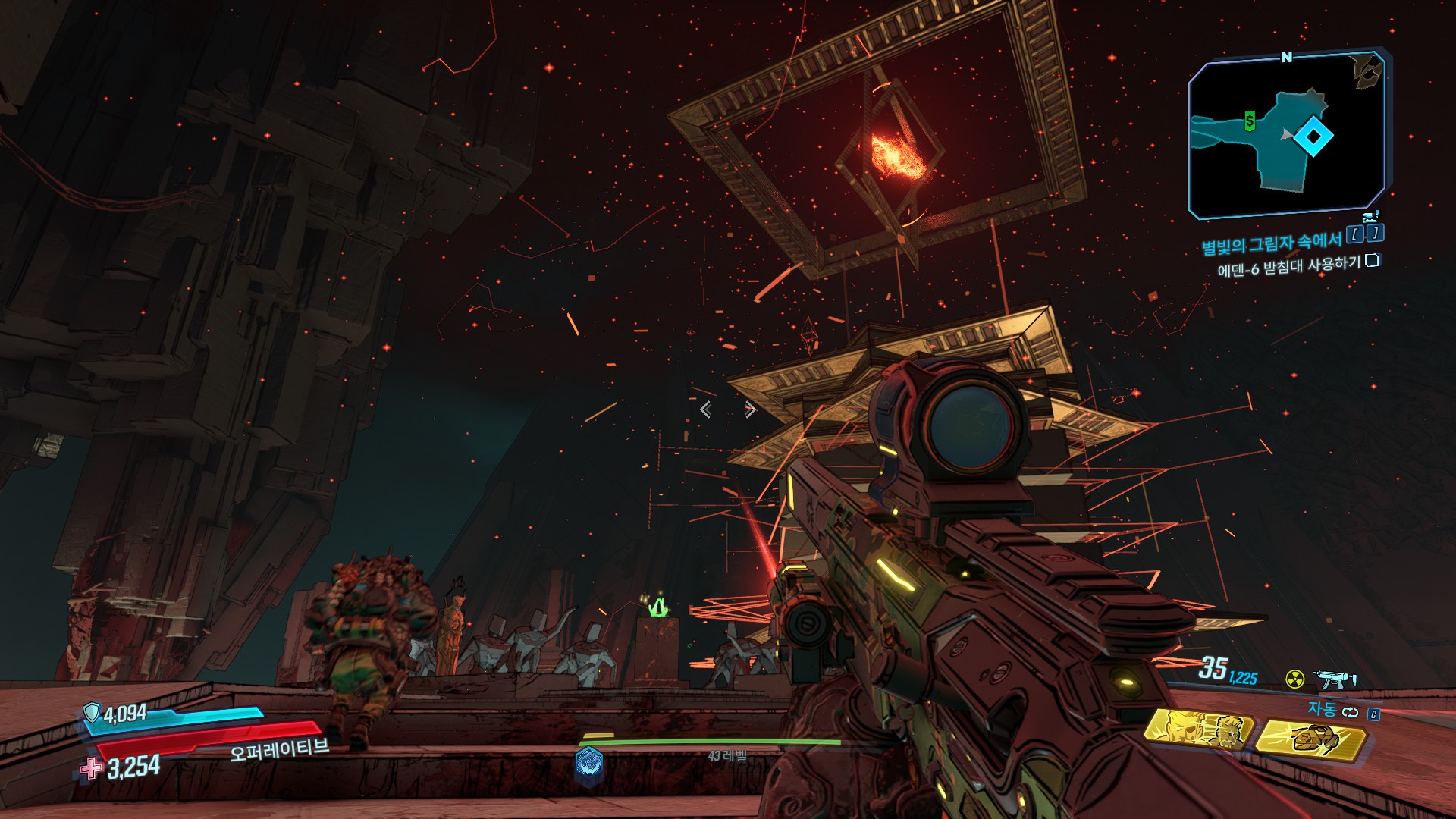Click the radiation element icon
This screenshot has width=1456, height=819.
[x=1295, y=679]
